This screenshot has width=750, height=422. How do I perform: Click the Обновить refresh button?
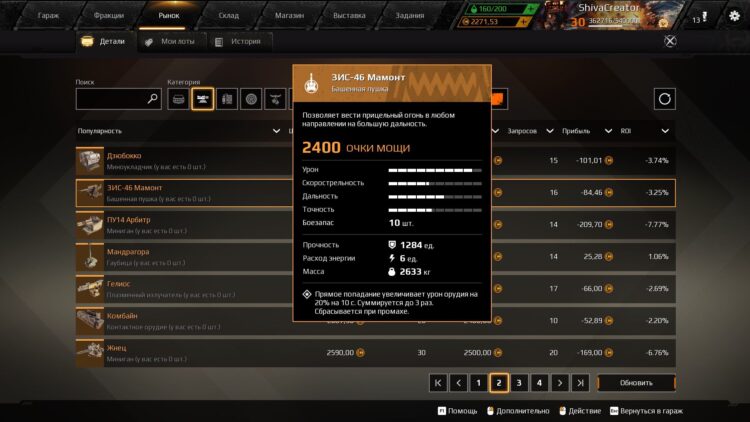tap(636, 382)
